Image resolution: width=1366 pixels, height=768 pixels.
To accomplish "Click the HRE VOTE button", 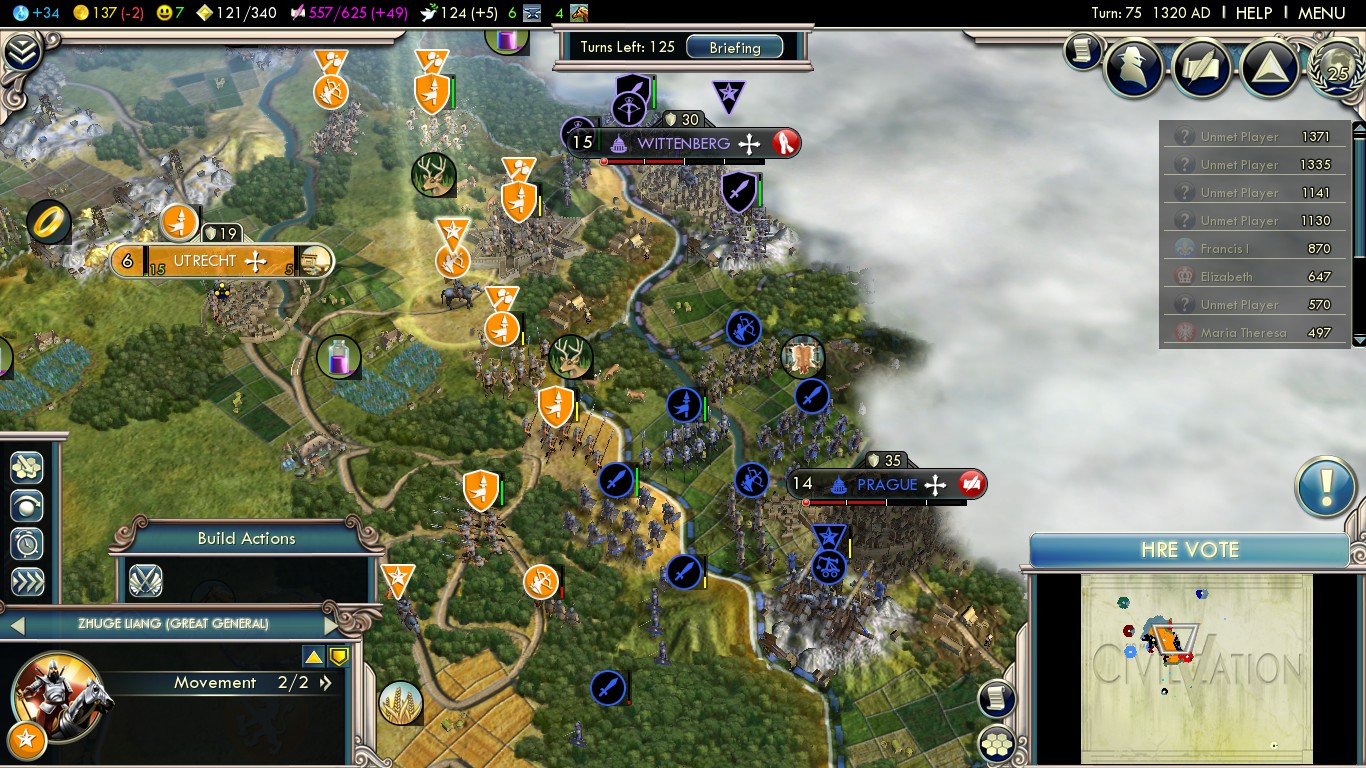I will (1189, 550).
